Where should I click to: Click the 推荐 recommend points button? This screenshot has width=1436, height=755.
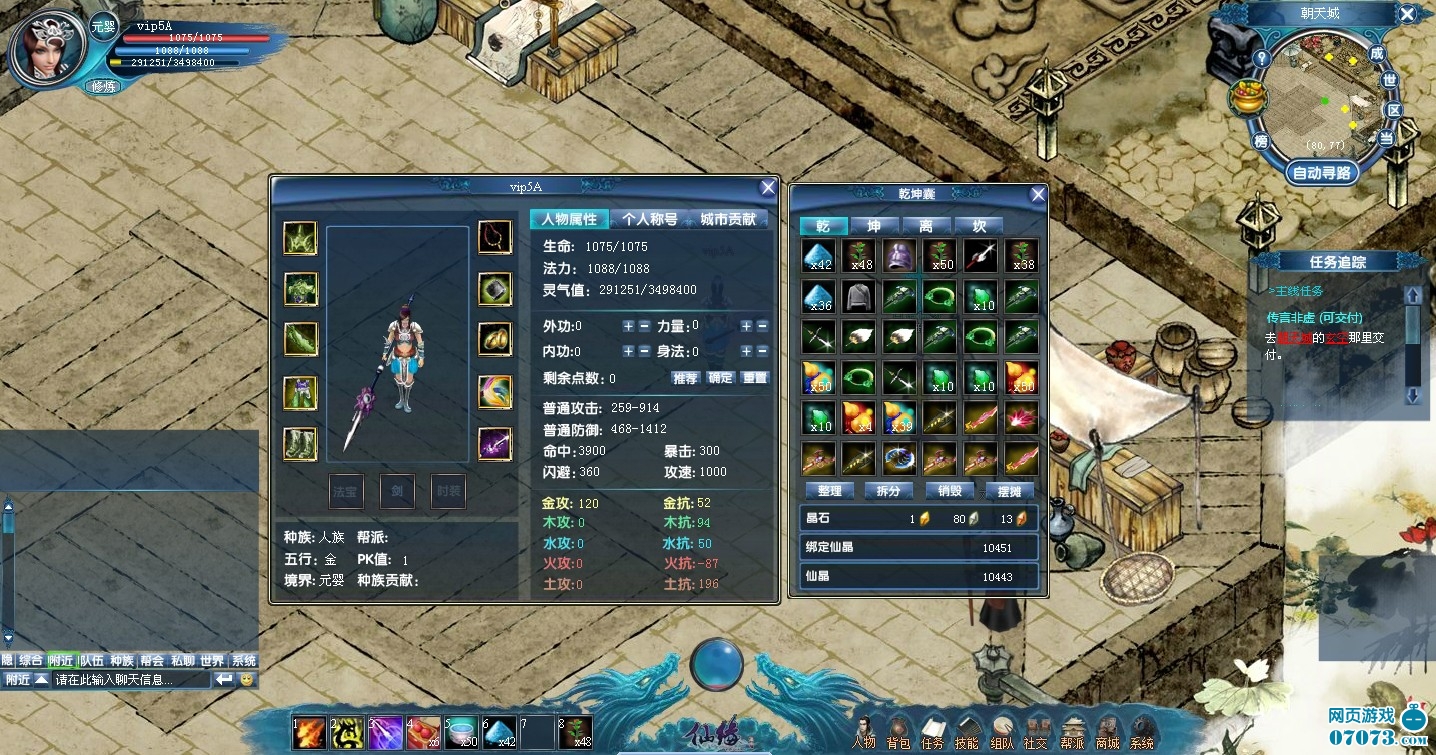pos(685,378)
